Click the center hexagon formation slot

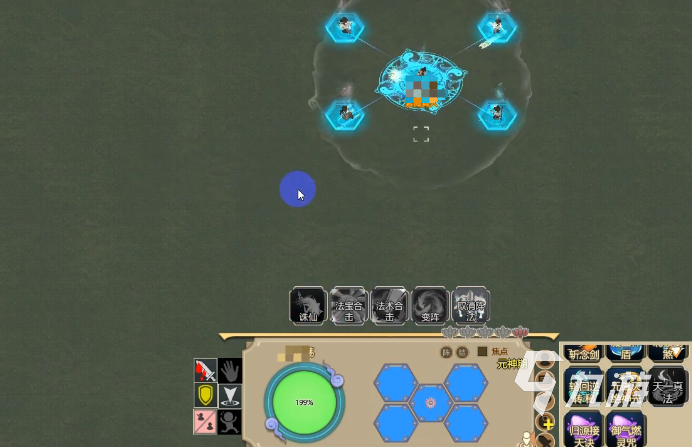click(x=430, y=403)
